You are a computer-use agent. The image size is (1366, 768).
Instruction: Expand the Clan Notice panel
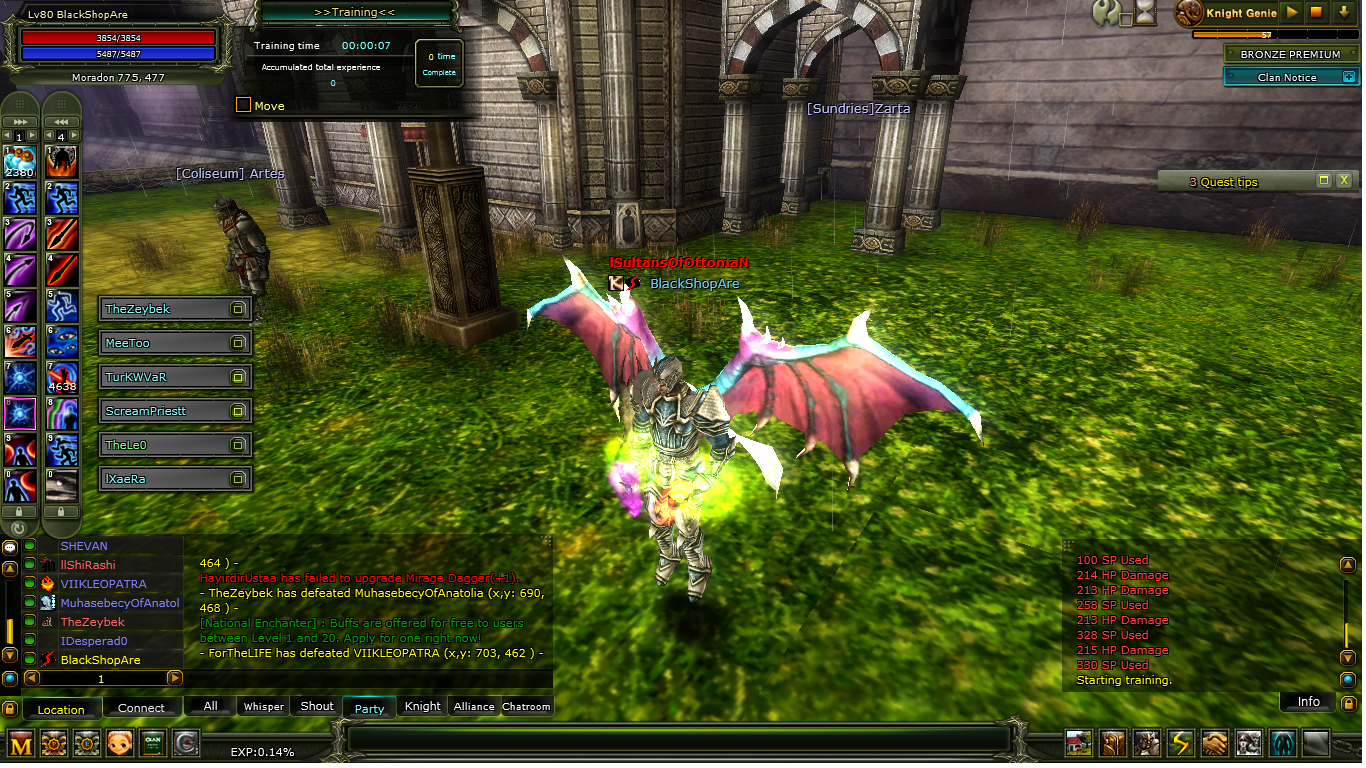click(x=1348, y=77)
